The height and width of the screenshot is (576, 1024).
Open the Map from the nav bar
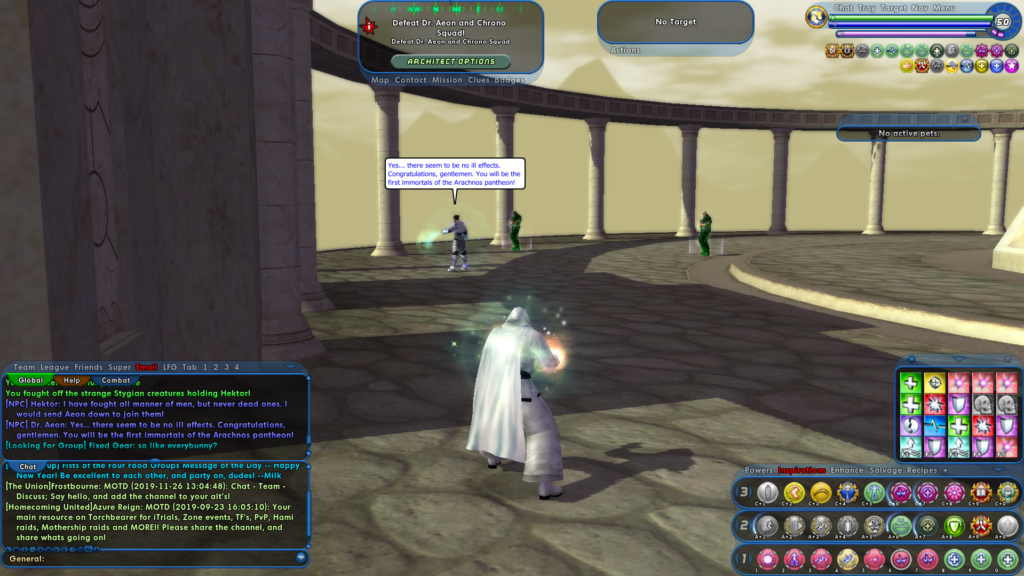(x=380, y=80)
